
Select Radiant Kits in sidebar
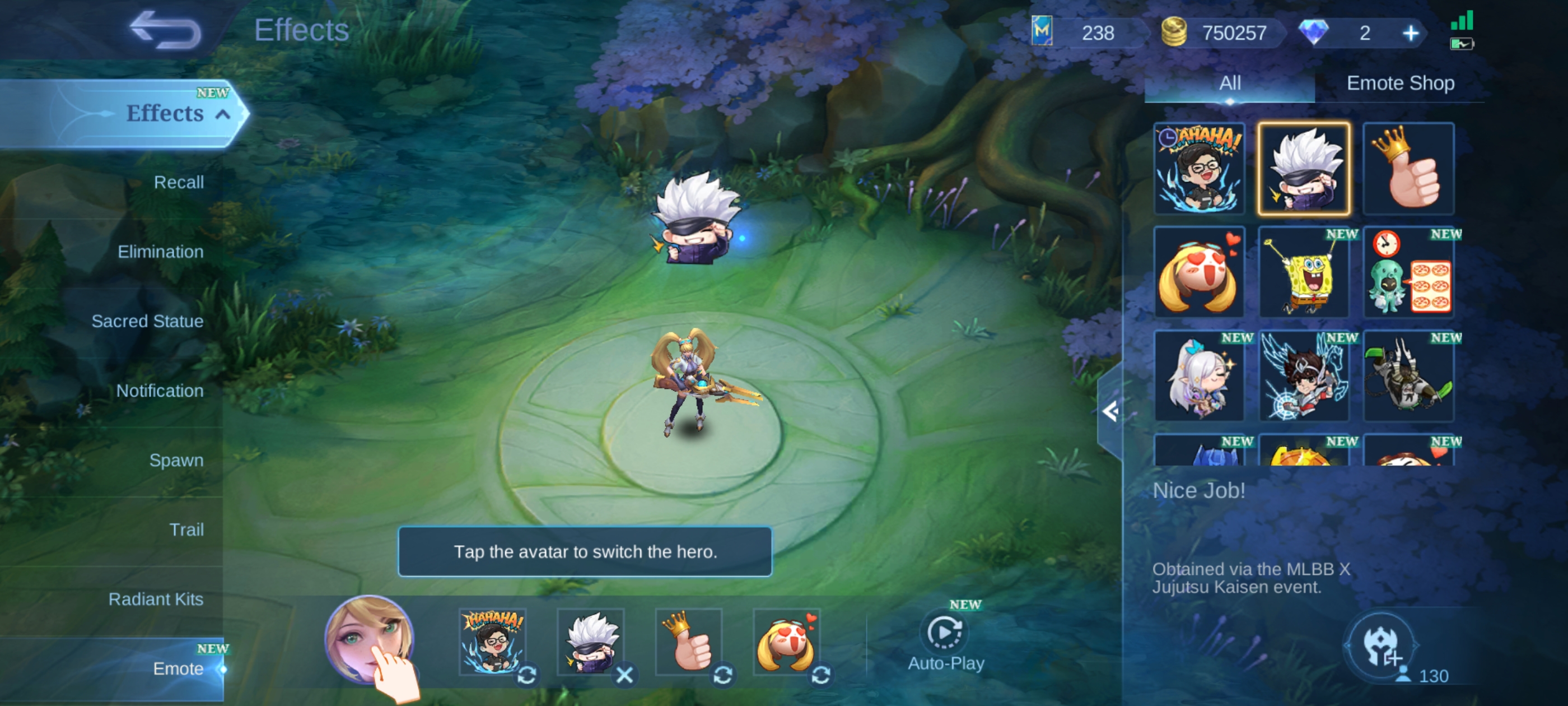(x=156, y=599)
